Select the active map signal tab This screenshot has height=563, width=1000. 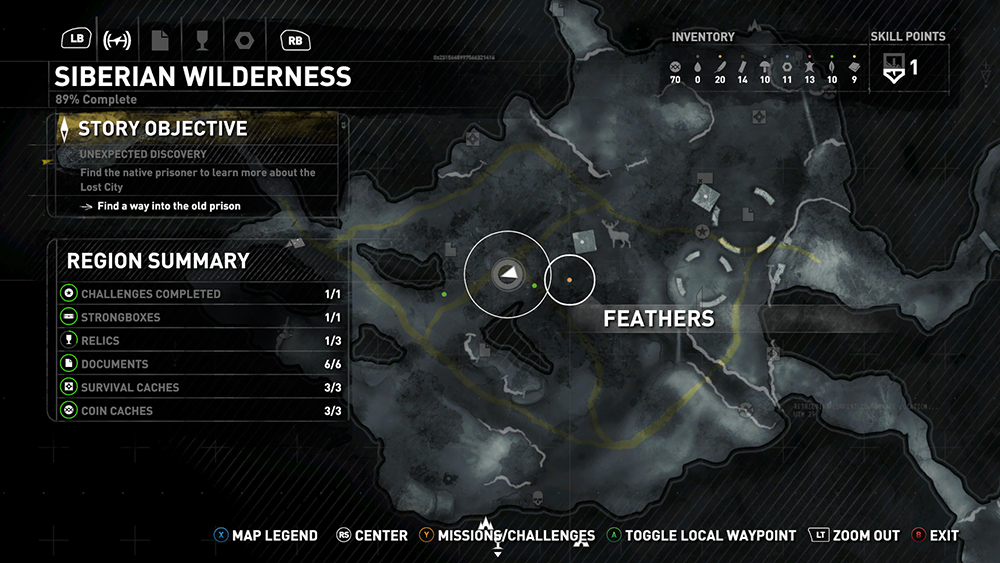click(118, 40)
